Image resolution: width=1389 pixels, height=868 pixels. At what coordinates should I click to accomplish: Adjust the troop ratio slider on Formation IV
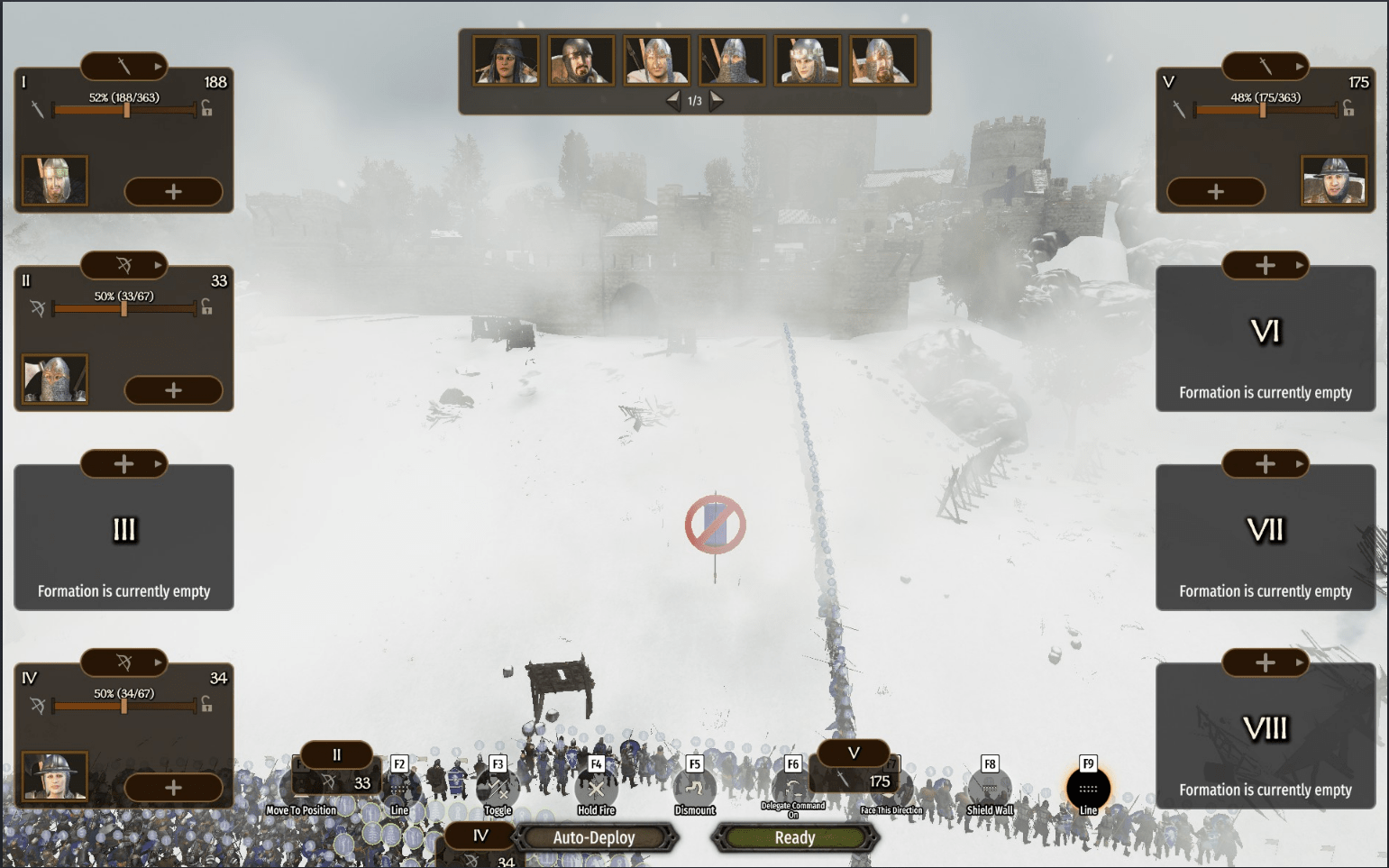pyautogui.click(x=123, y=707)
